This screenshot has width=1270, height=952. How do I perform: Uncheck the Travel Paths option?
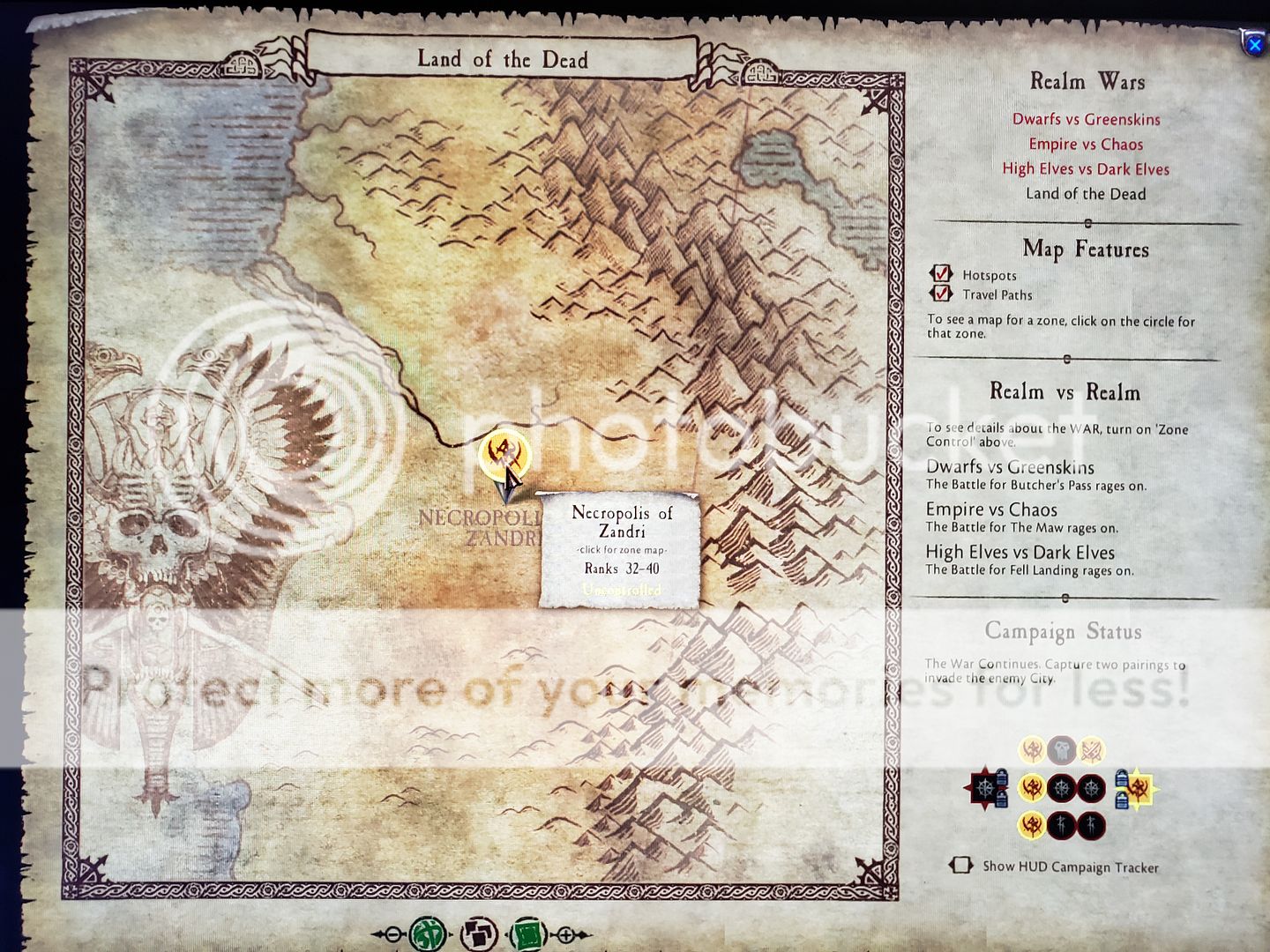[x=942, y=294]
